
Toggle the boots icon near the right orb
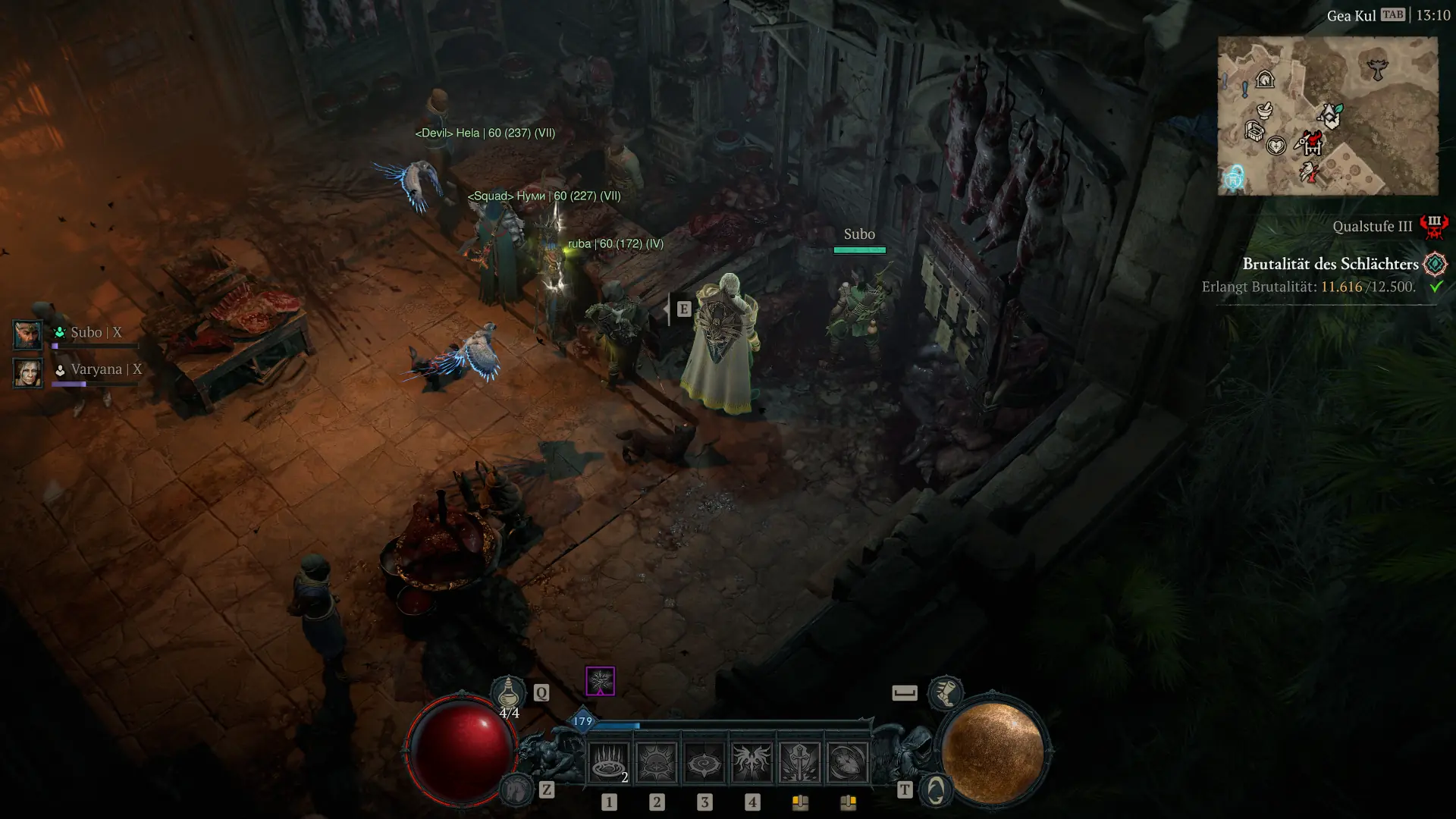[x=946, y=694]
